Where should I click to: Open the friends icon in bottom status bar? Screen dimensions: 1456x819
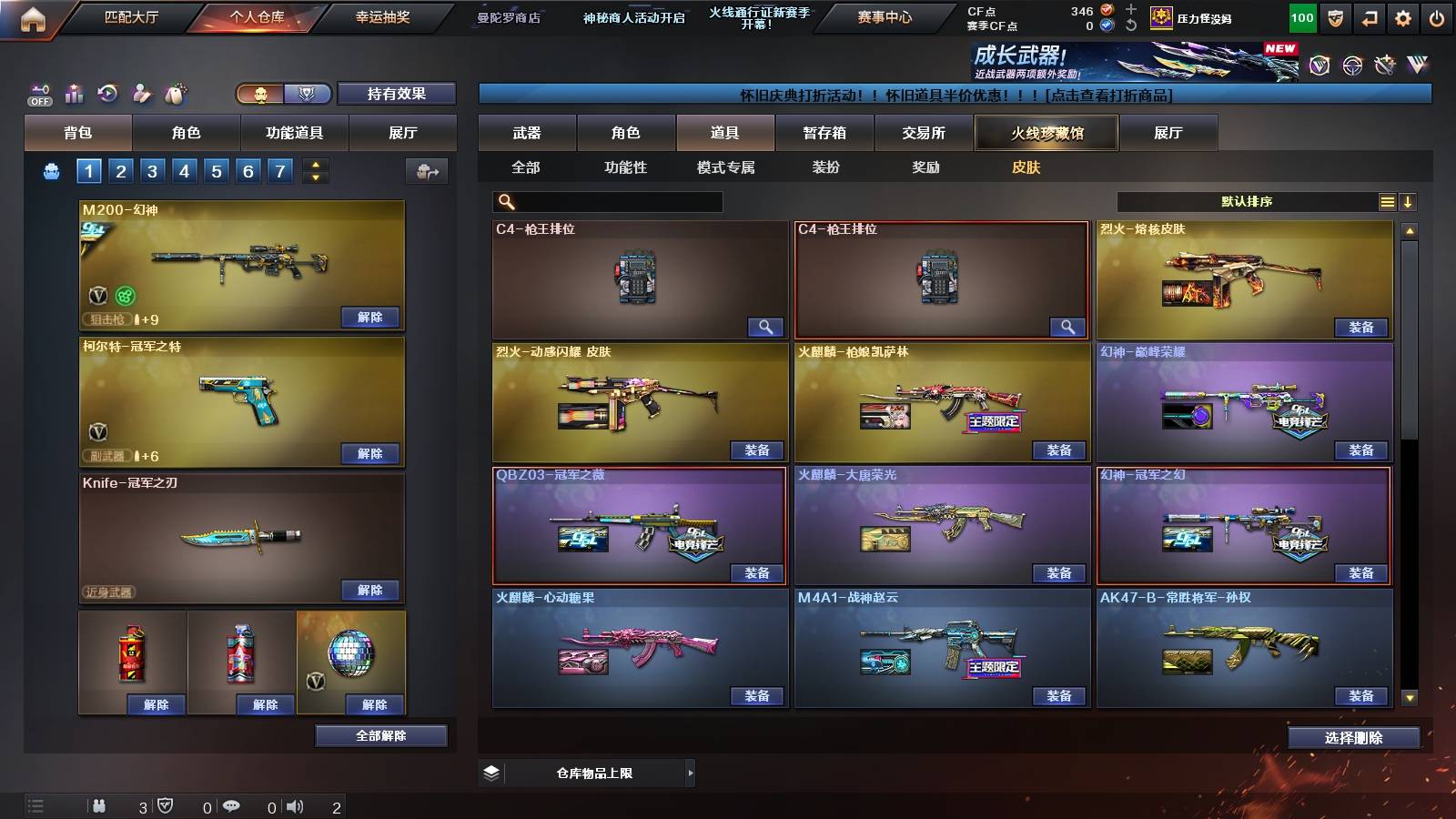point(100,805)
